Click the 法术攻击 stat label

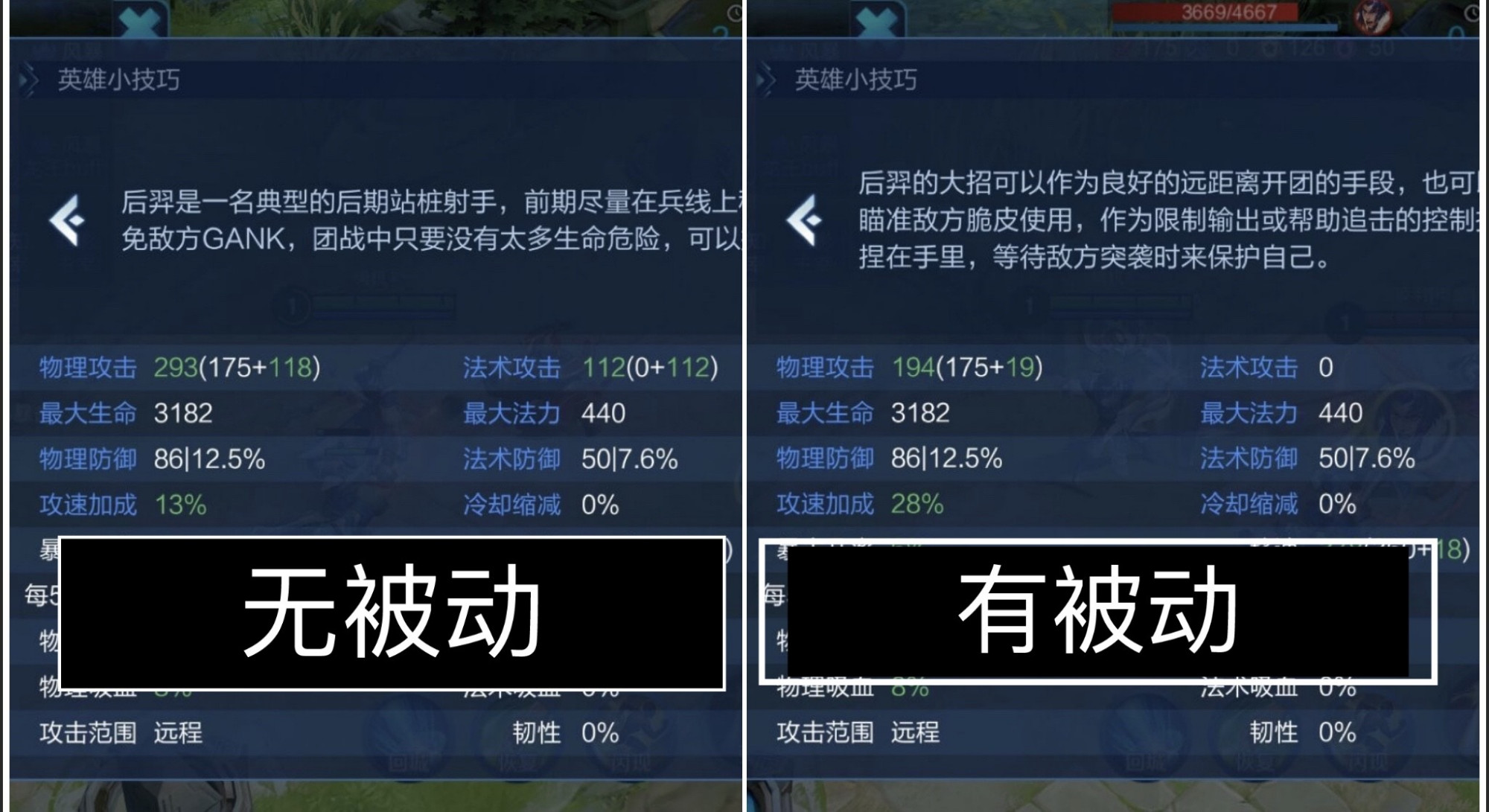(513, 366)
